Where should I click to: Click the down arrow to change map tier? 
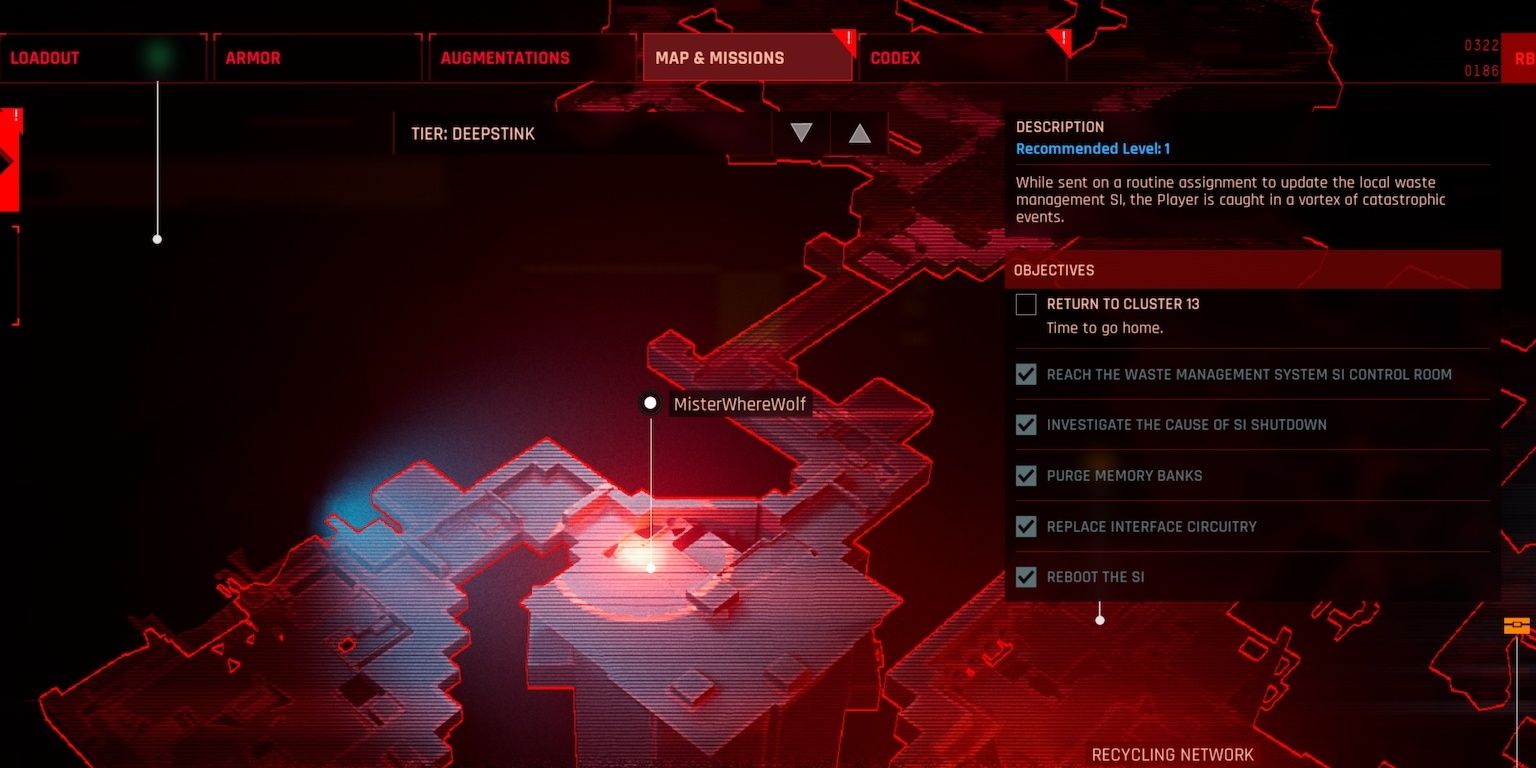799,131
